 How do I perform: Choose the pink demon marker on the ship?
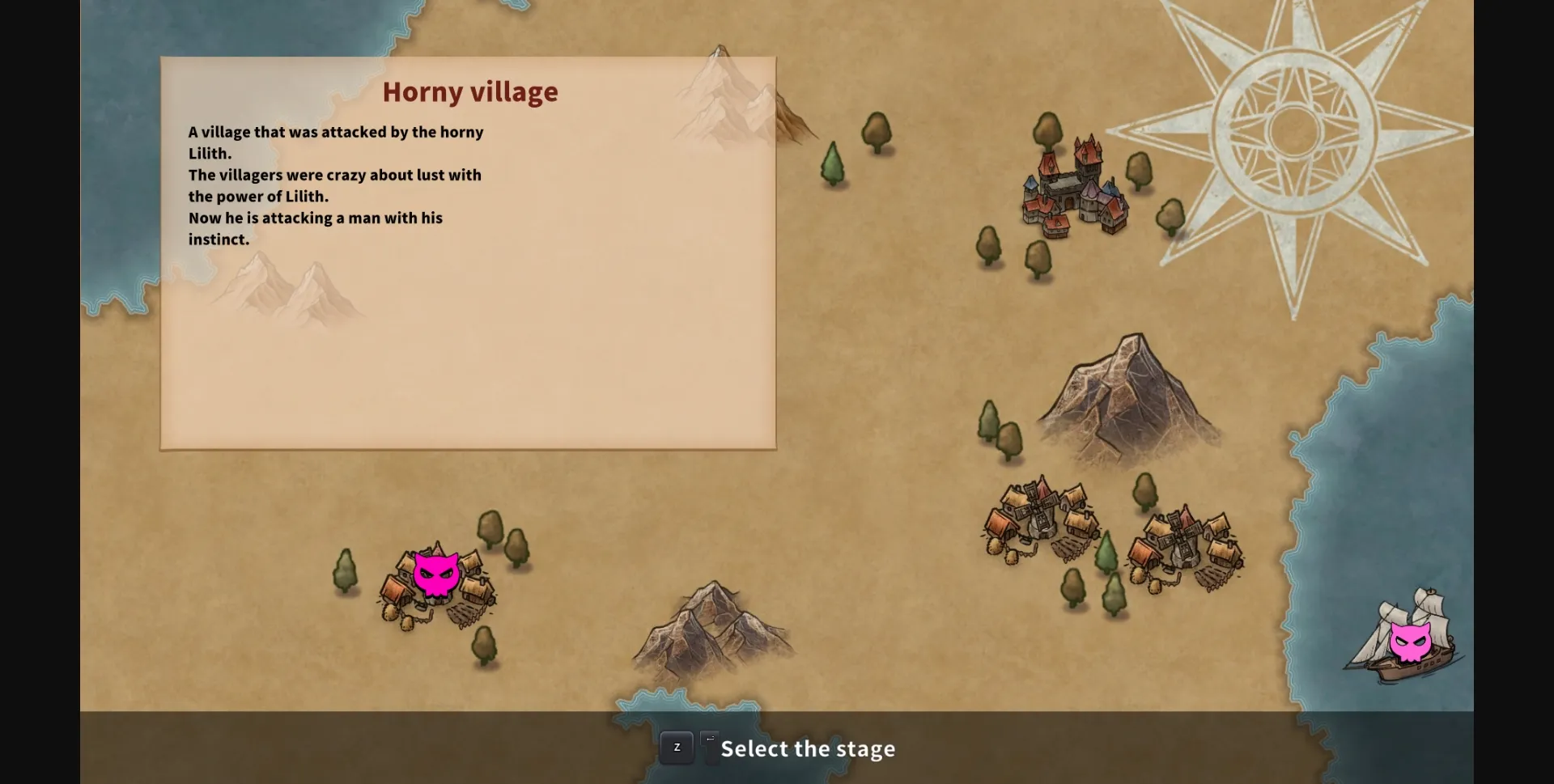coord(1409,642)
